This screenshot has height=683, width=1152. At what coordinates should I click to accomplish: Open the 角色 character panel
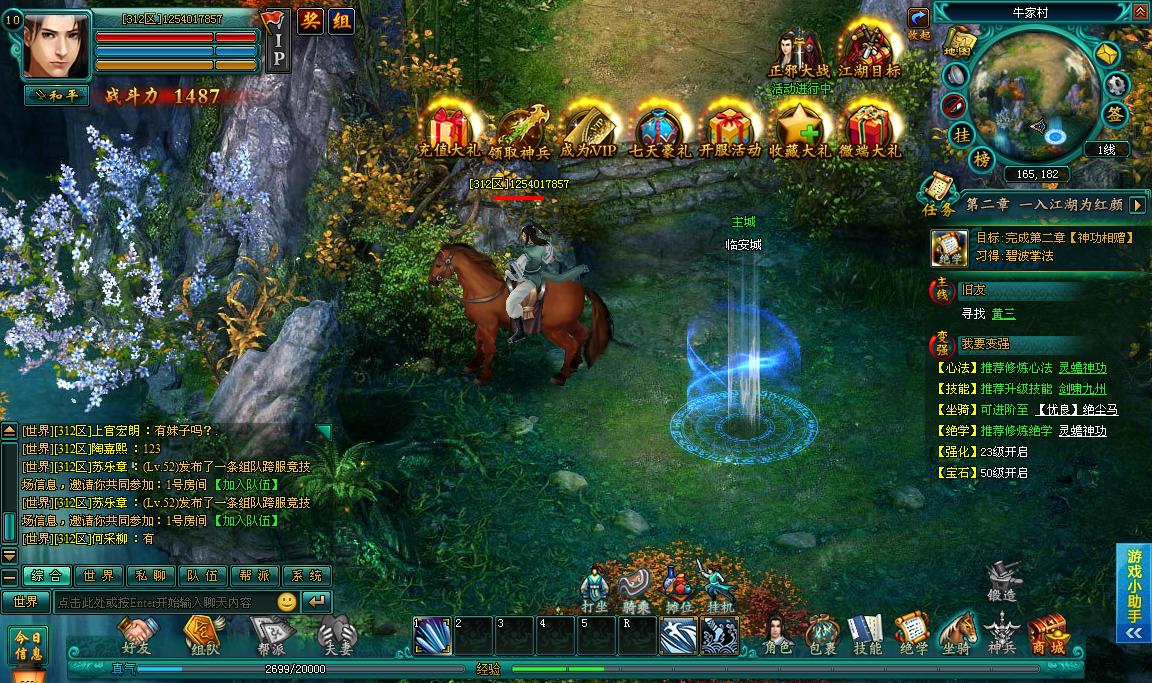pyautogui.click(x=778, y=634)
